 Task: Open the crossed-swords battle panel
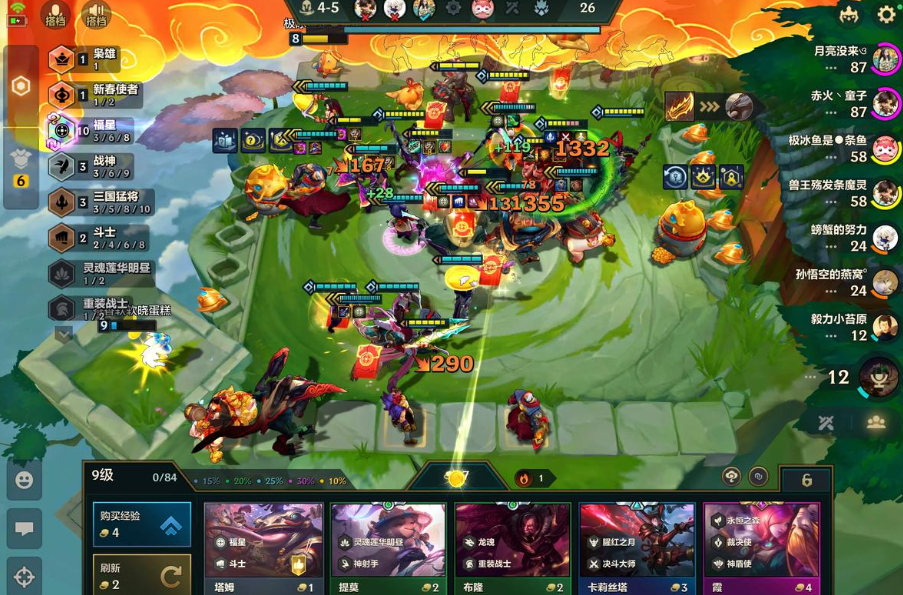tap(825, 423)
